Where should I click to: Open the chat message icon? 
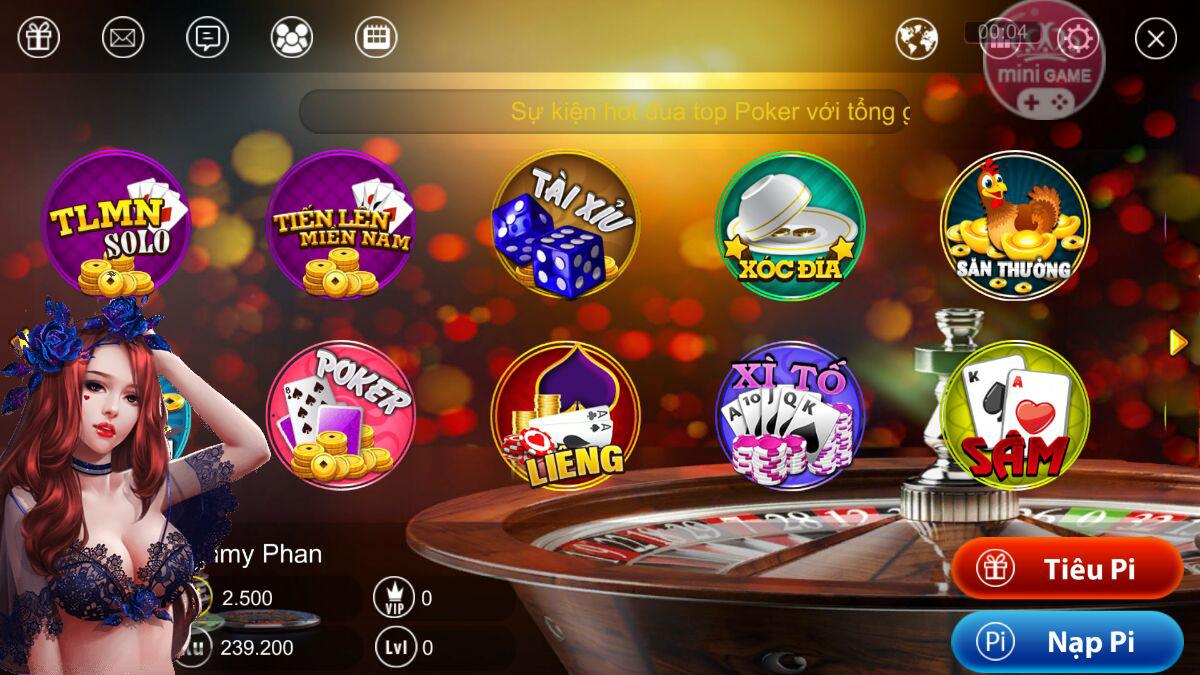tap(207, 38)
